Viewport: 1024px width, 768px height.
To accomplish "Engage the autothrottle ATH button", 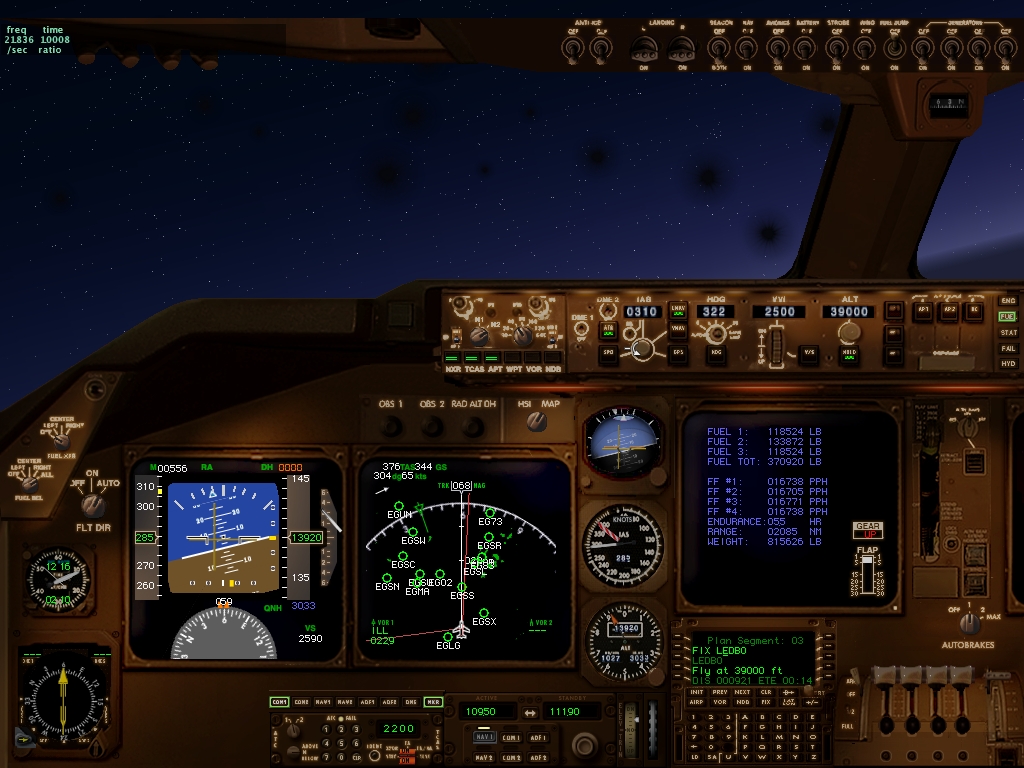I will click(607, 328).
